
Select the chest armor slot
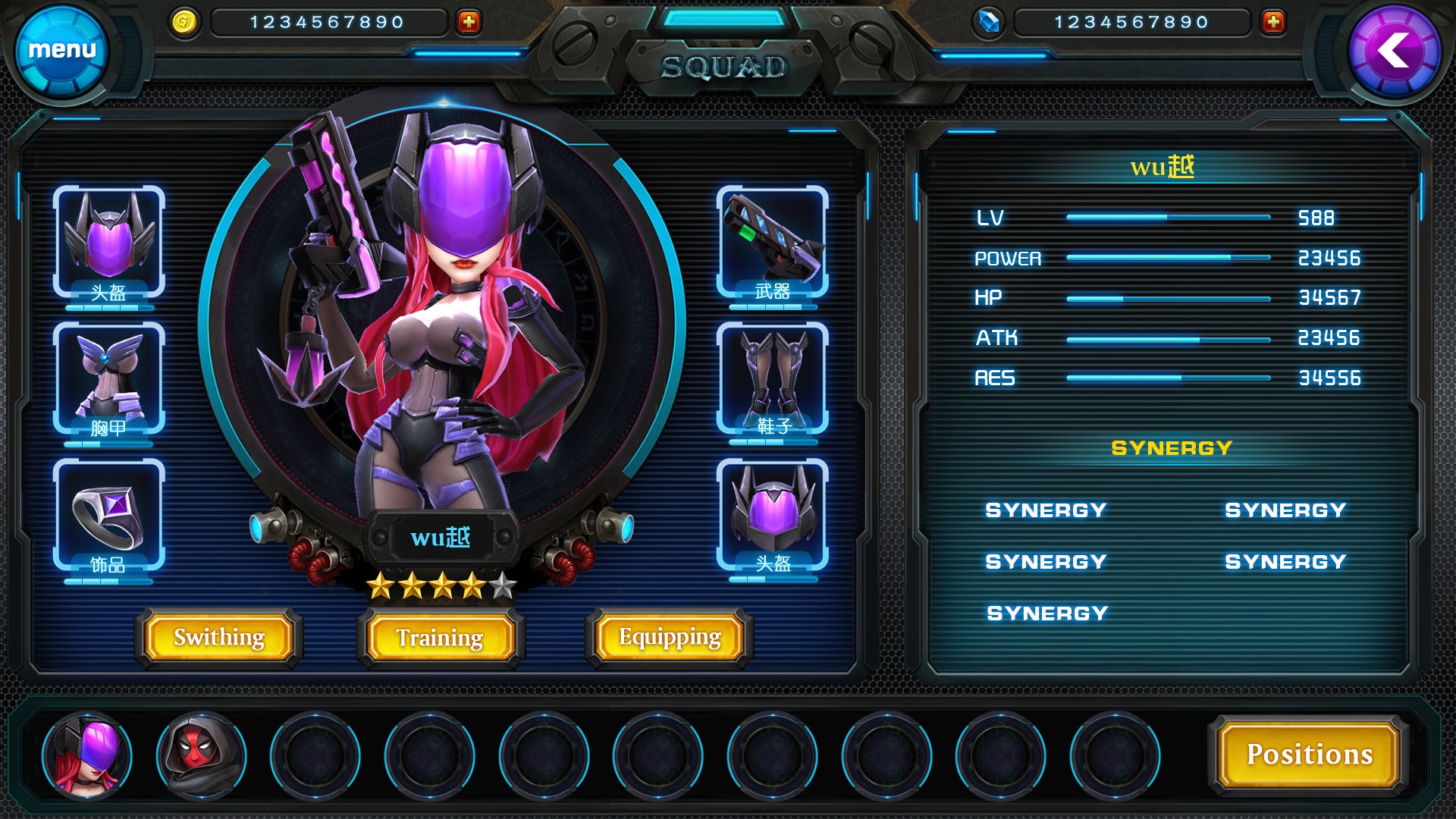click(x=108, y=379)
